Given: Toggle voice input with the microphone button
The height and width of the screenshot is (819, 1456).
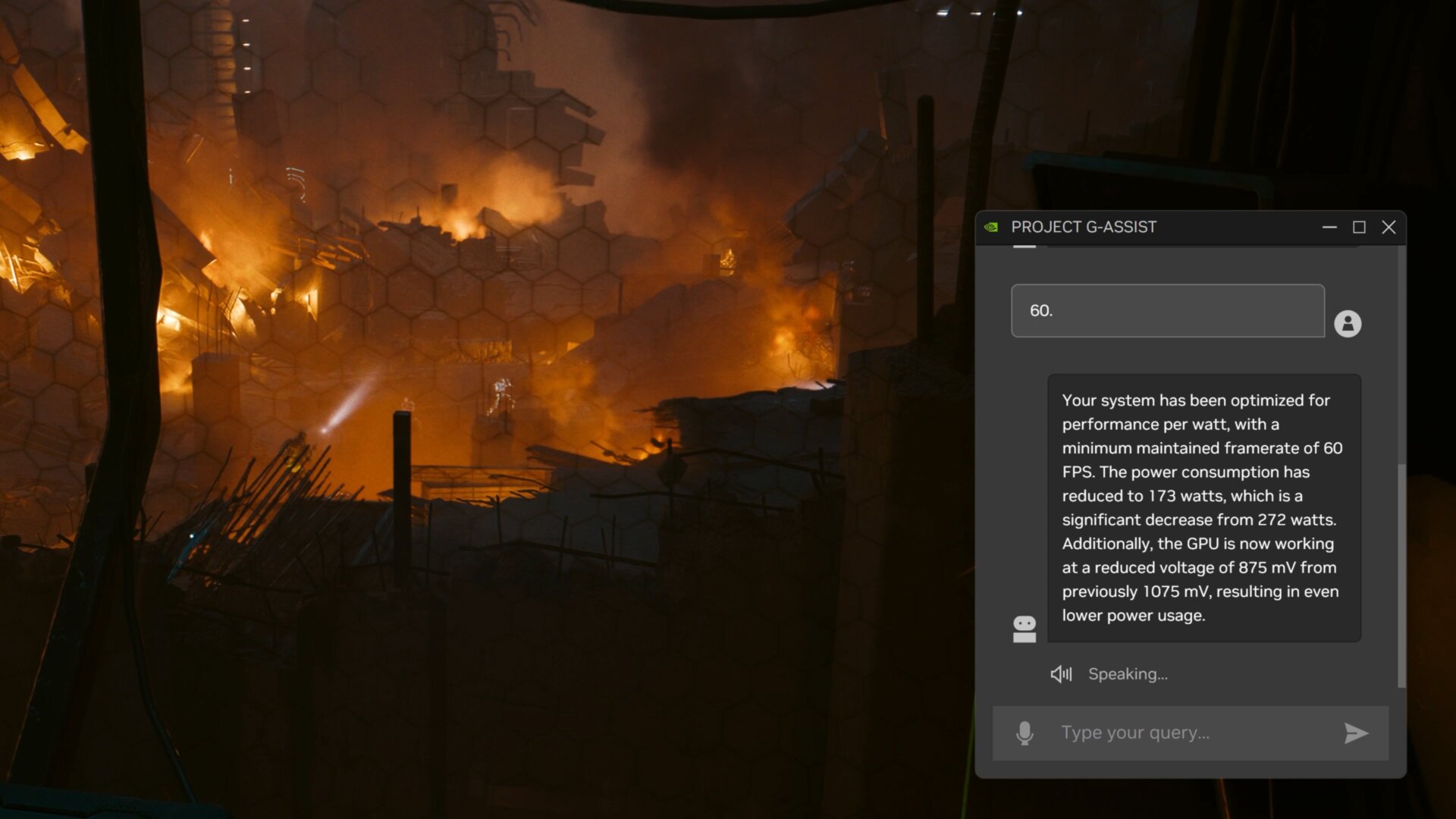Looking at the screenshot, I should [x=1025, y=733].
